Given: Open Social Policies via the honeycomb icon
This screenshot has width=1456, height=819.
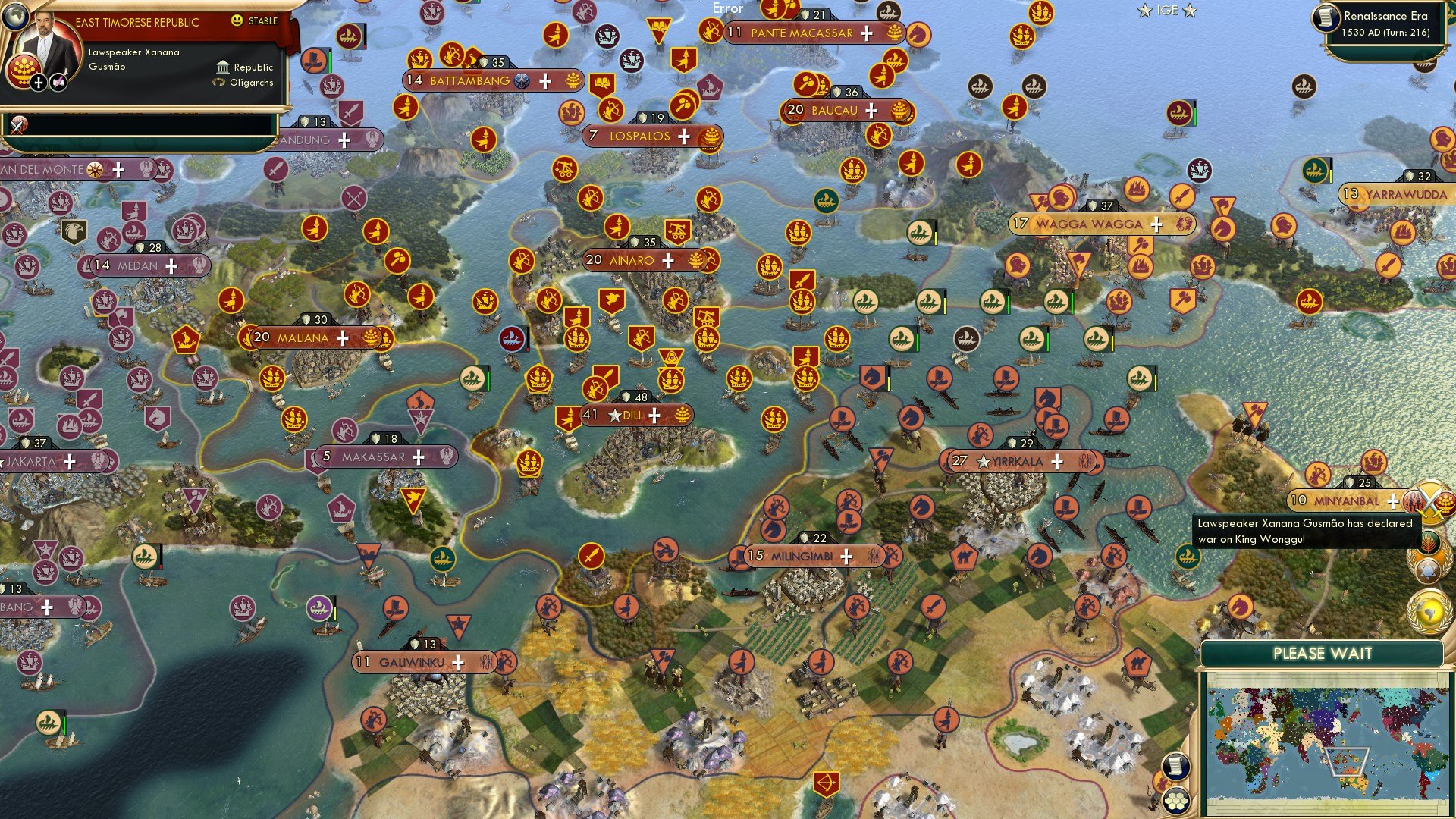Looking at the screenshot, I should pos(1177,801).
